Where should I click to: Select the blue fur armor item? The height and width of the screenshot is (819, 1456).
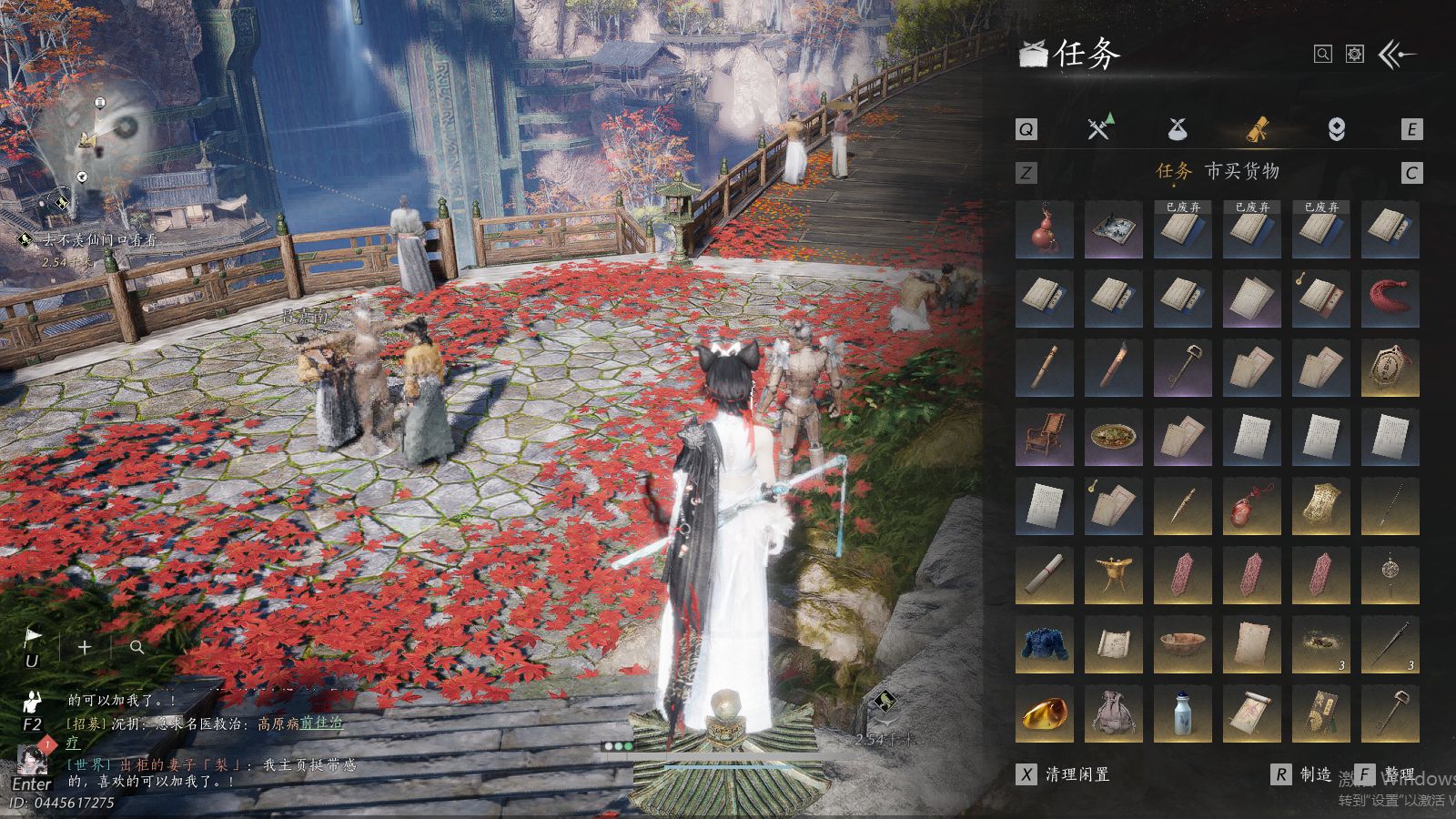coord(1044,644)
